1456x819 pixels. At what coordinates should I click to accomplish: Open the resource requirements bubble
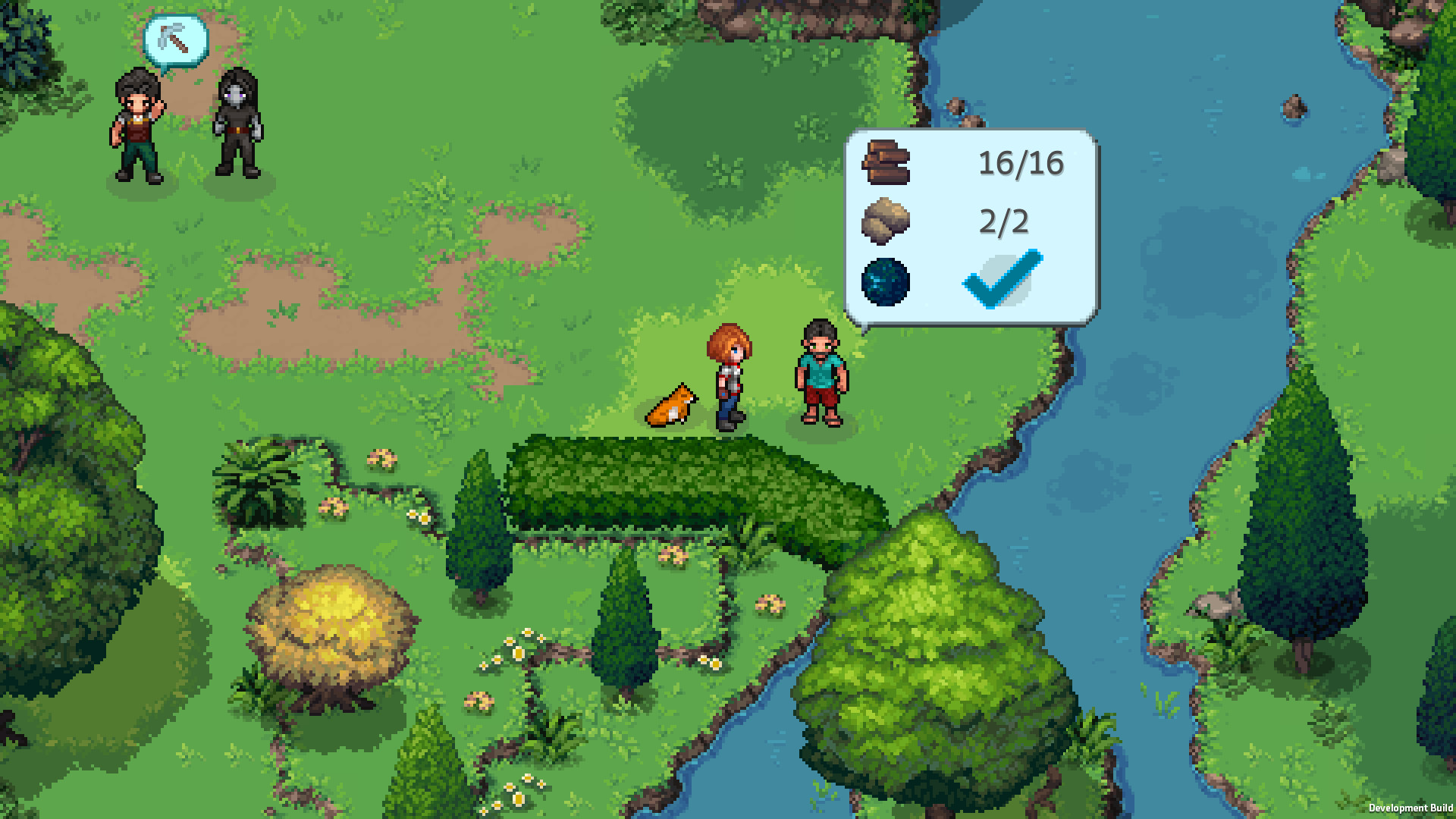tap(971, 224)
